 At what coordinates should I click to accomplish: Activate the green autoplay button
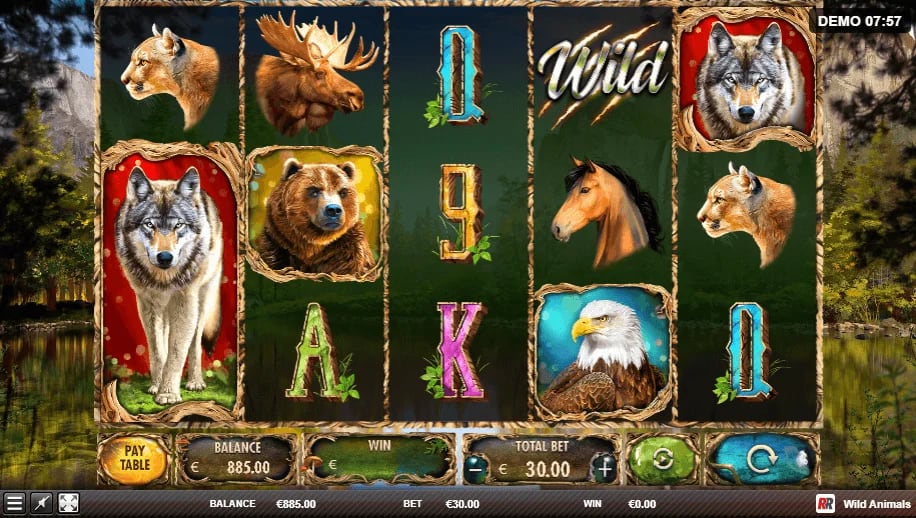click(661, 460)
